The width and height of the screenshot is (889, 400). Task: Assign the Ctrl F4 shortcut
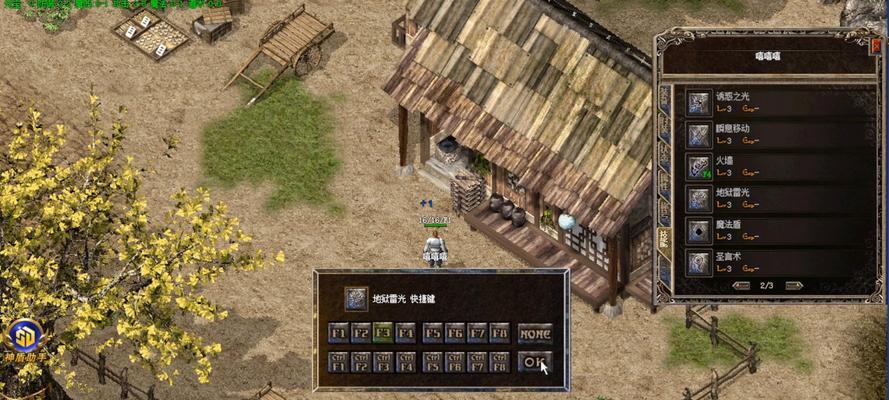[405, 362]
